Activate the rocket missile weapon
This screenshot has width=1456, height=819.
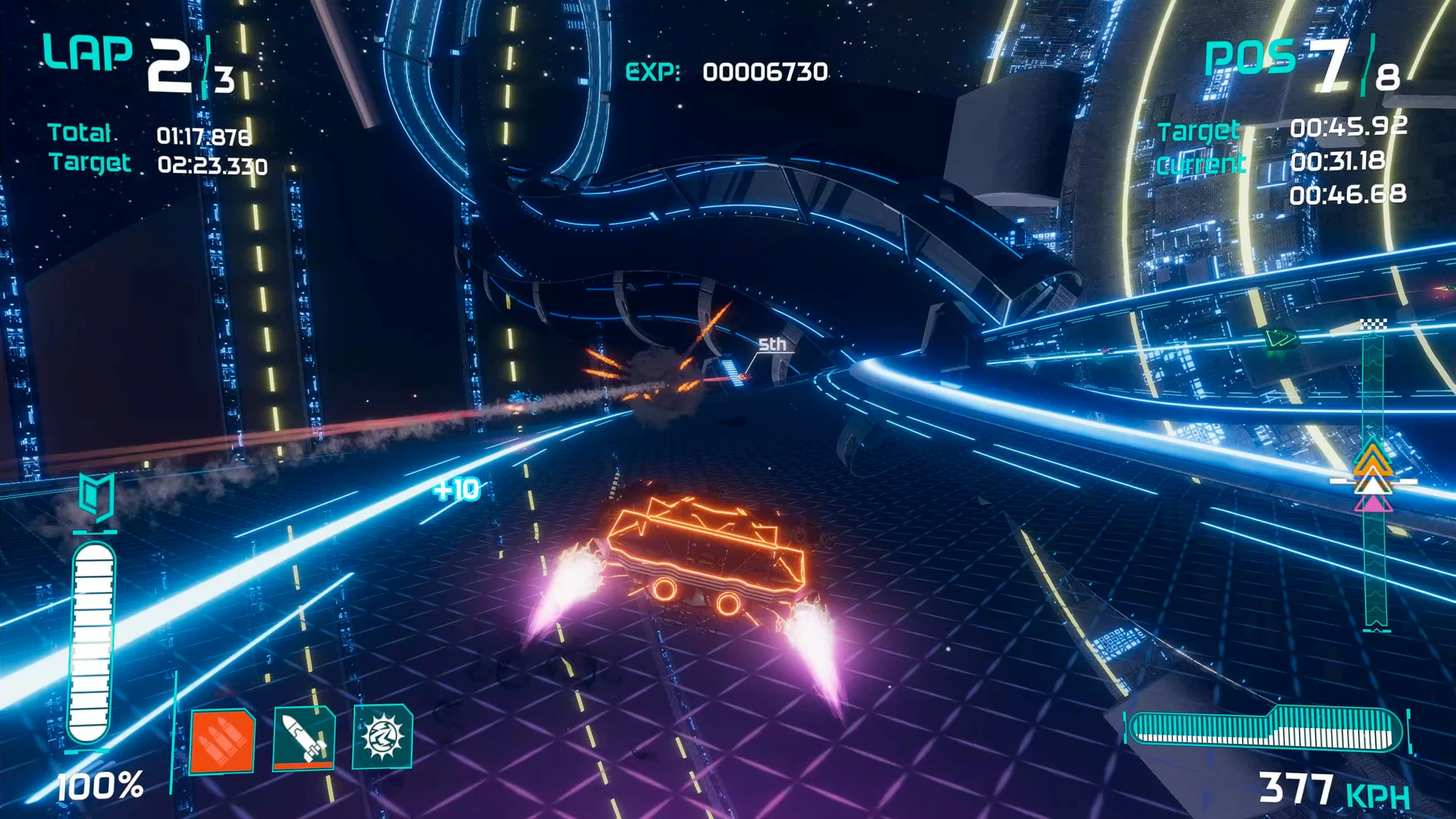coord(303,738)
